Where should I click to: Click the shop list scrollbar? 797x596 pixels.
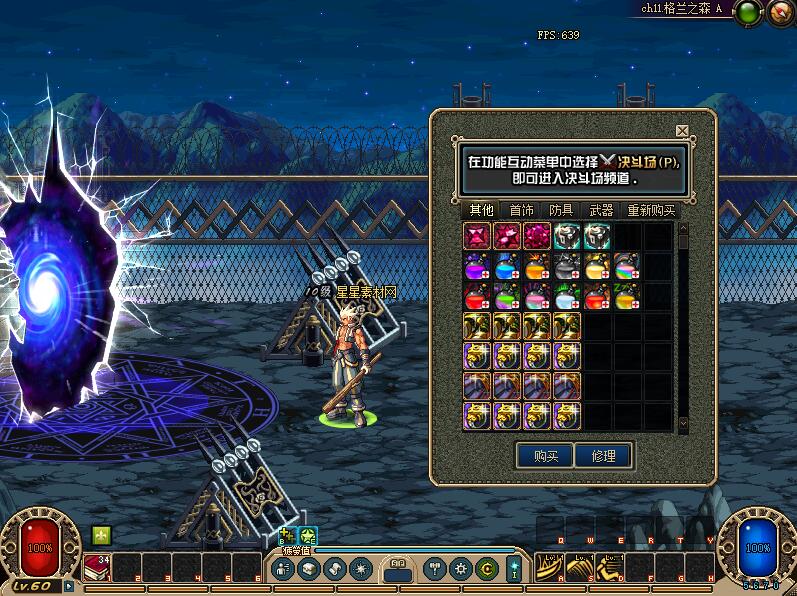(x=683, y=330)
